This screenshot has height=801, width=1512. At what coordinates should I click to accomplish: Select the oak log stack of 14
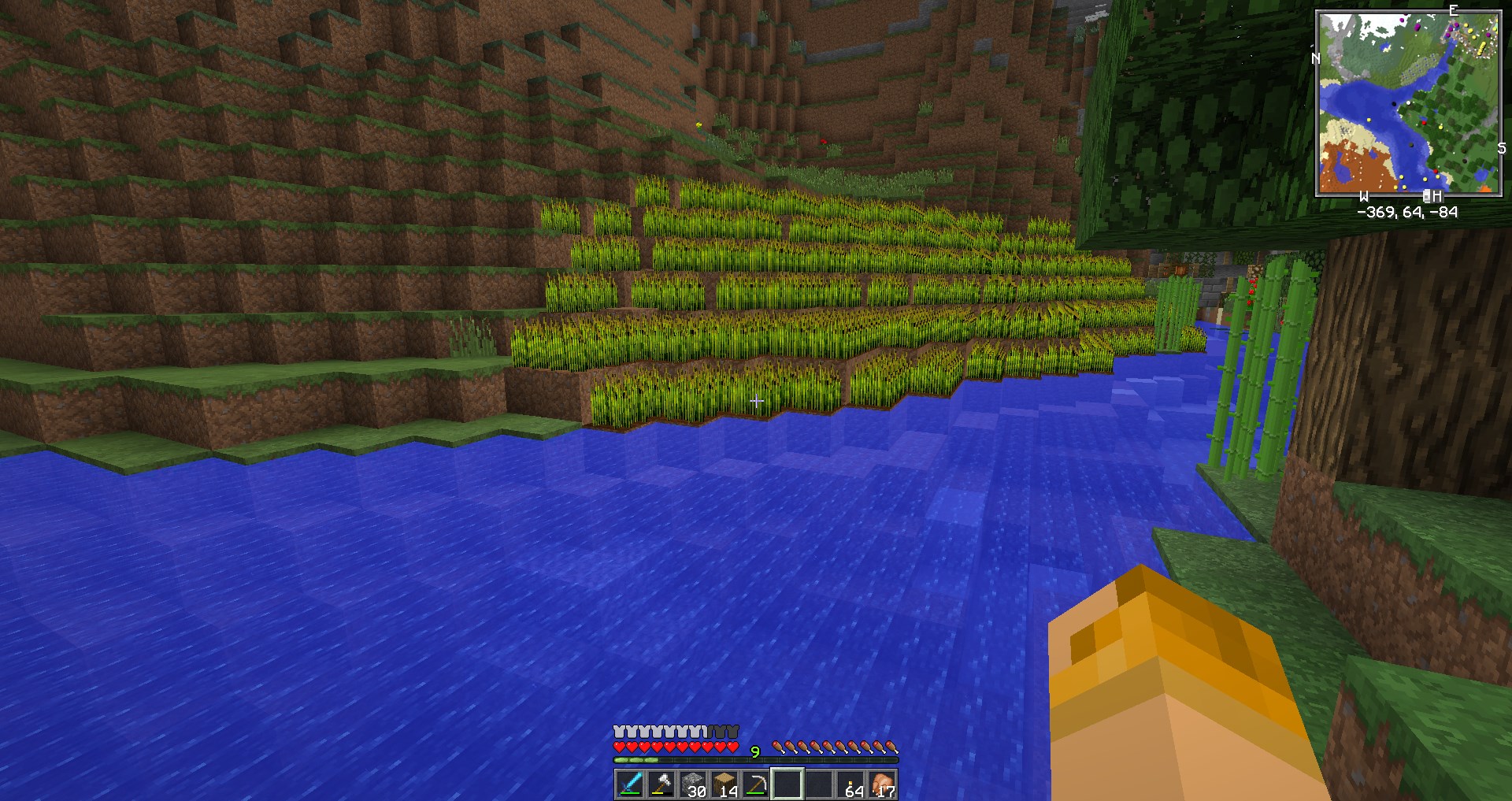pyautogui.click(x=724, y=784)
